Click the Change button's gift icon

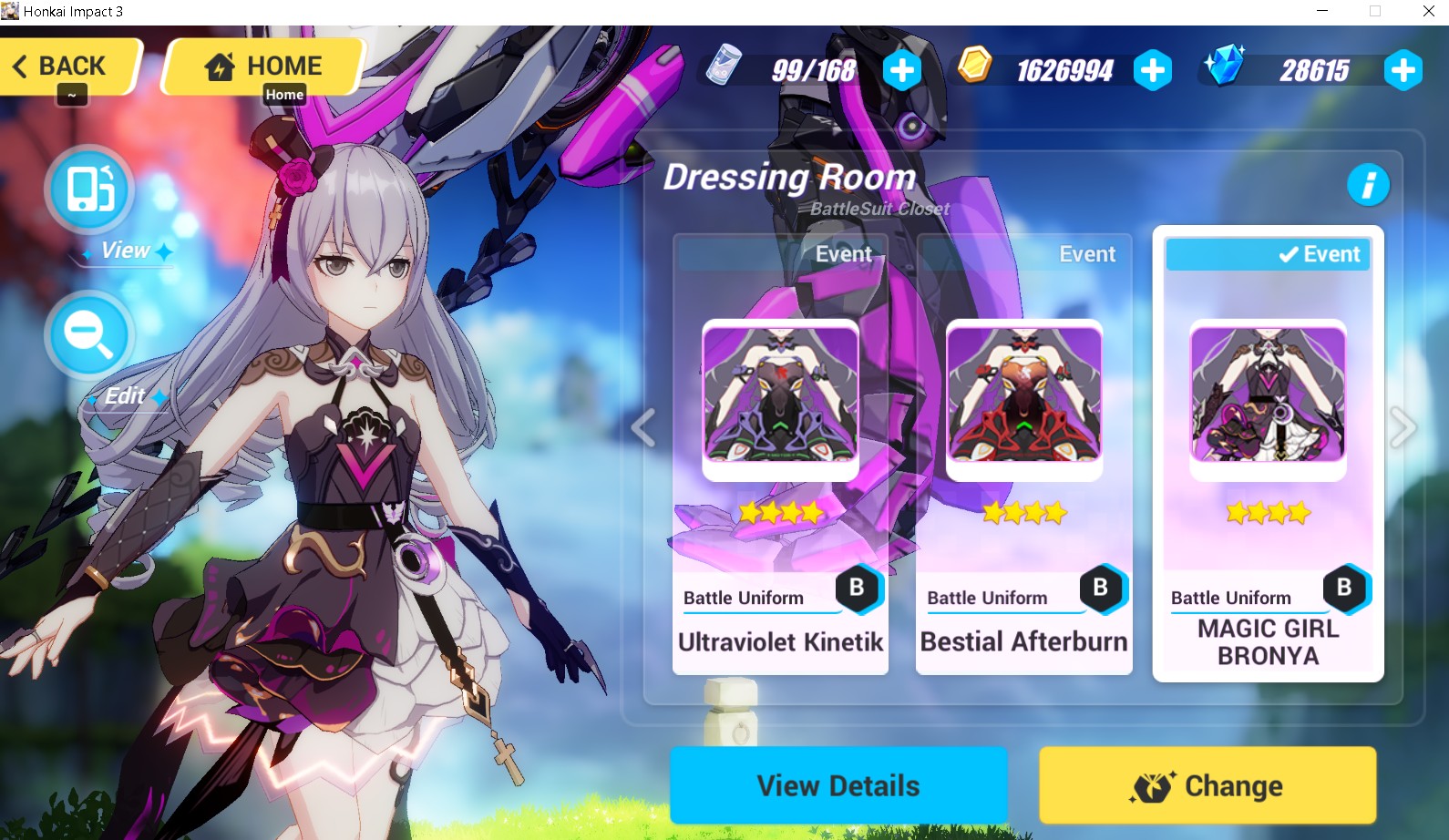click(1154, 784)
